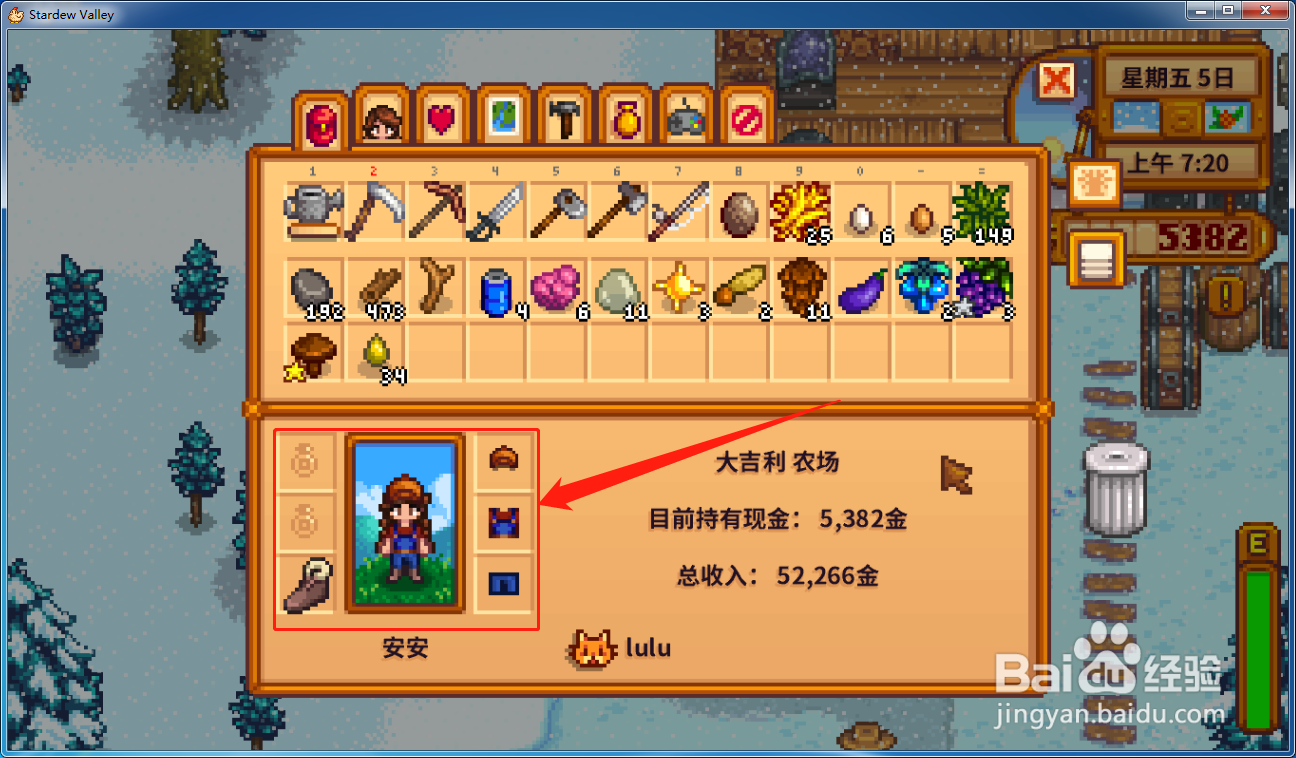Click the snowy weather icon under the date
This screenshot has height=758, width=1296.
click(1137, 118)
